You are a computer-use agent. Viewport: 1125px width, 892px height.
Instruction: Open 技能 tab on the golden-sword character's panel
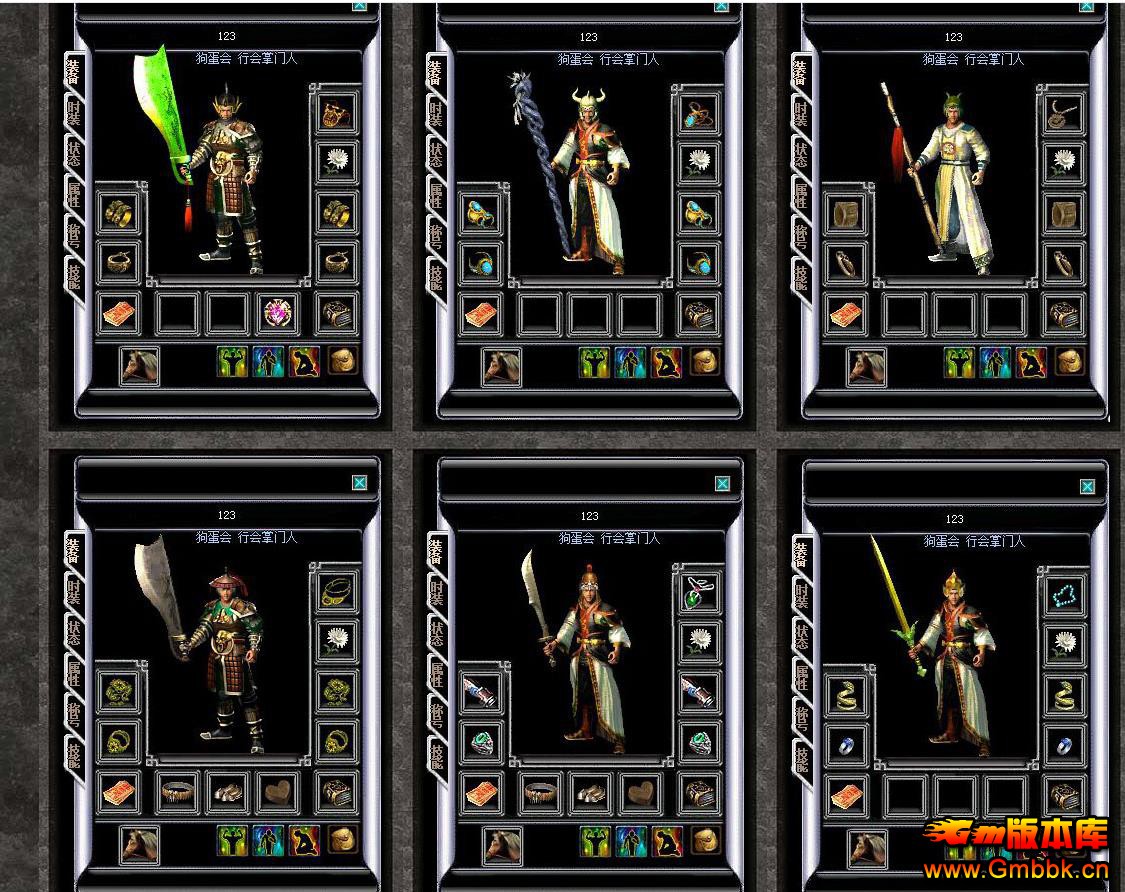tap(801, 756)
